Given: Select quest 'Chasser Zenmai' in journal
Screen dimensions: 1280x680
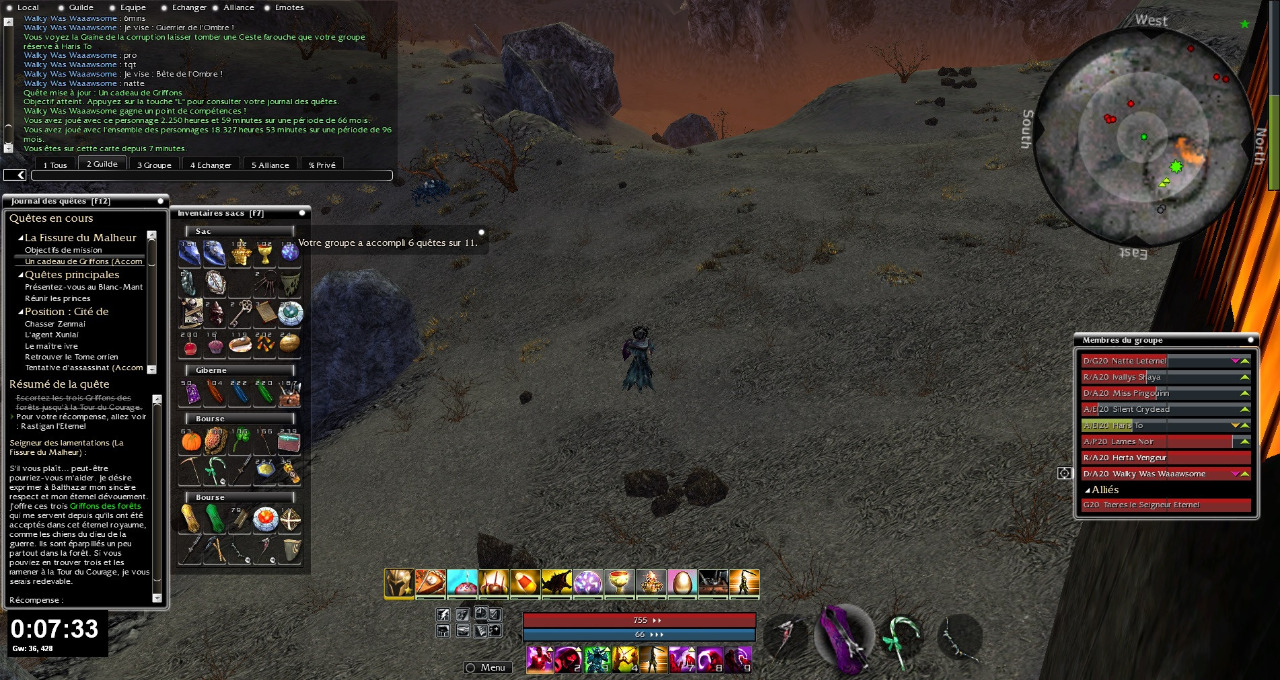Looking at the screenshot, I should pyautogui.click(x=55, y=324).
